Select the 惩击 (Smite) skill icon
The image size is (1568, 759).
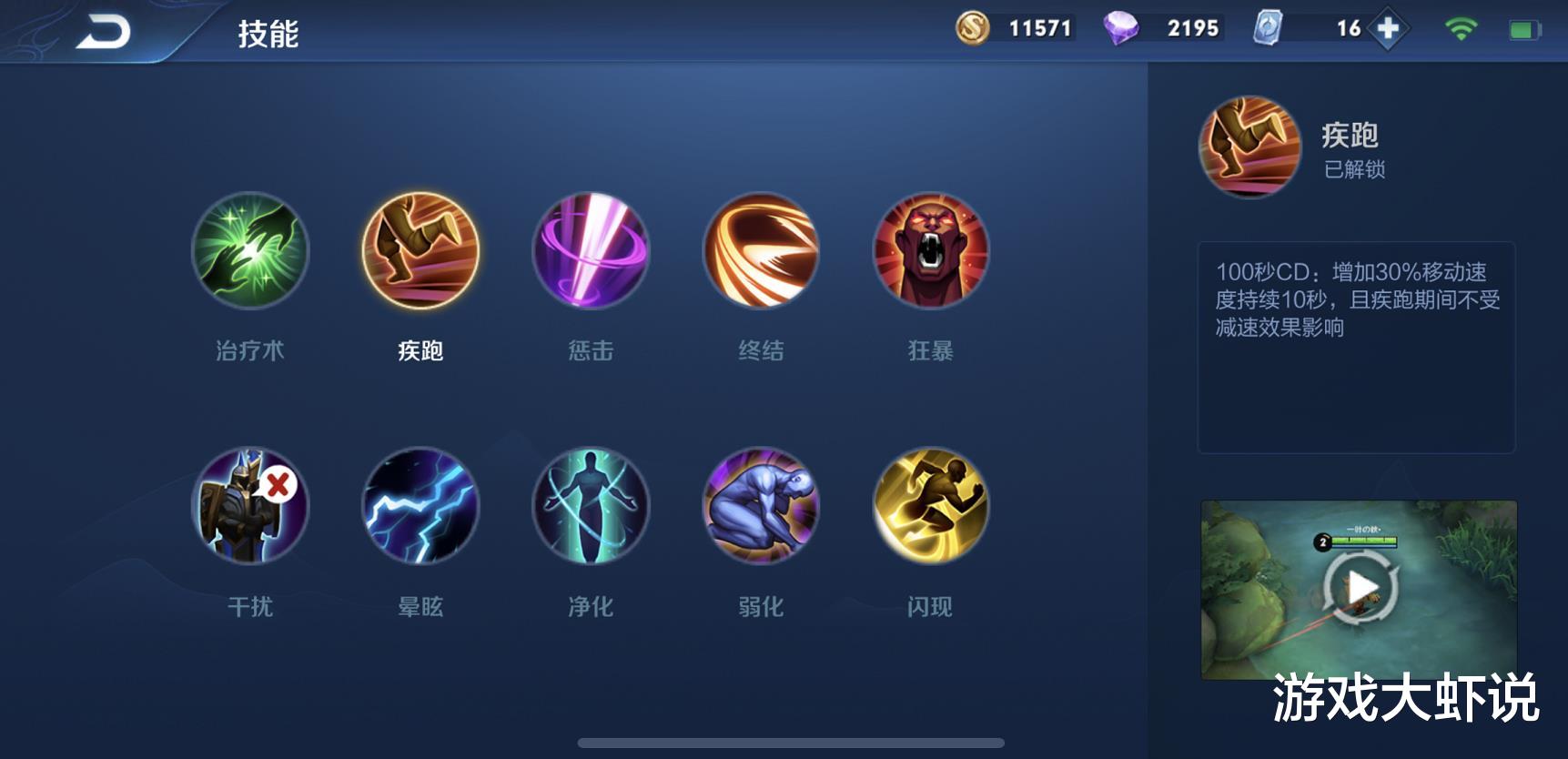pos(590,252)
